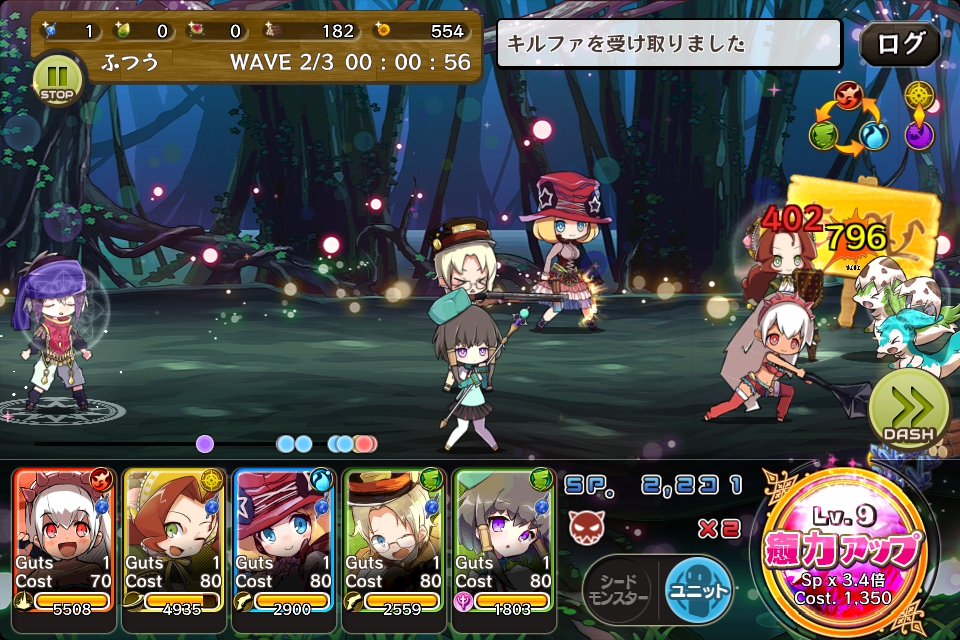Image resolution: width=960 pixels, height=640 pixels.
Task: Switch to the シードモンスター tab
Action: coord(619,588)
